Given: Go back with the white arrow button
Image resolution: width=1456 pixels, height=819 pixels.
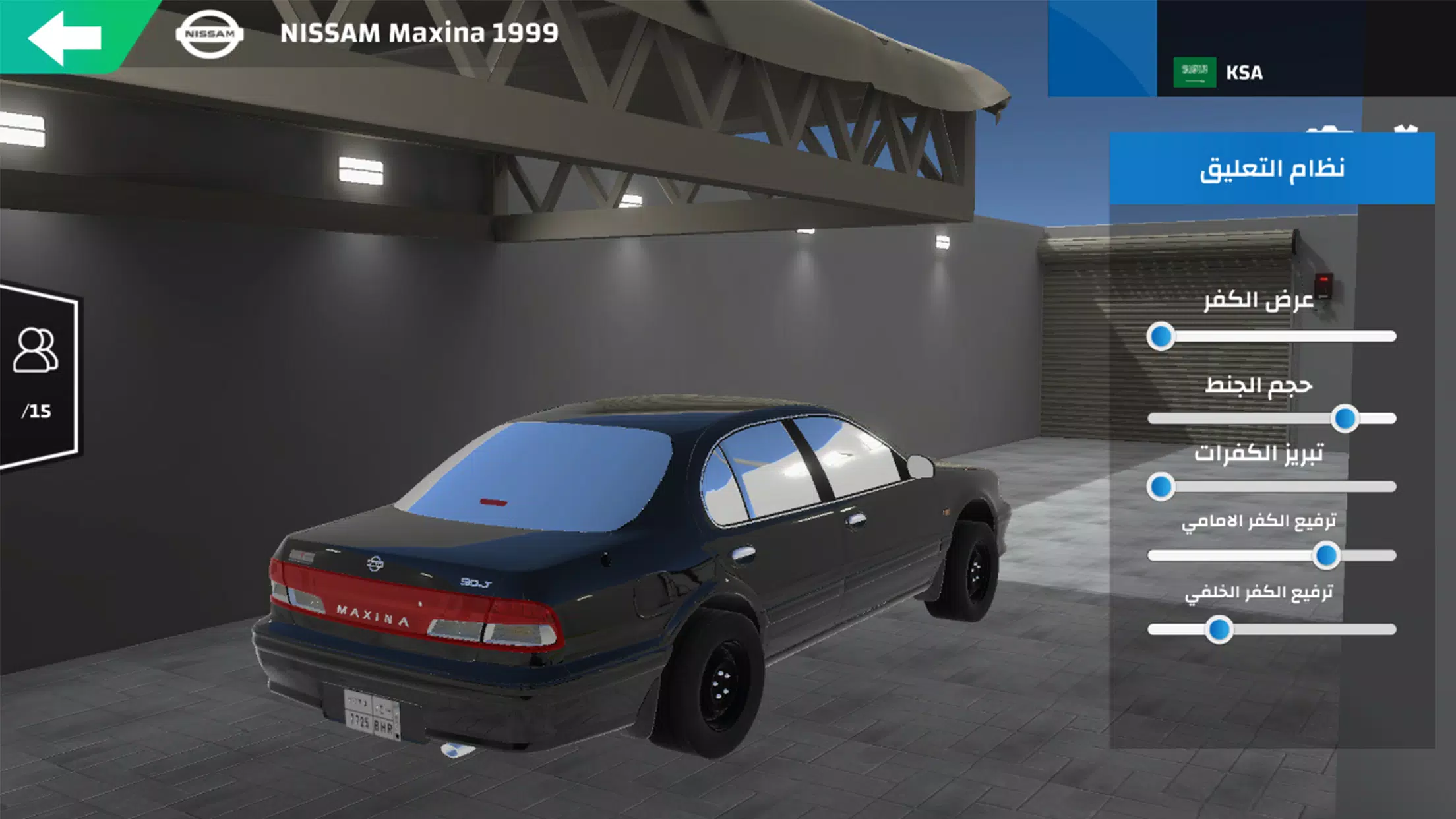Looking at the screenshot, I should [x=65, y=37].
